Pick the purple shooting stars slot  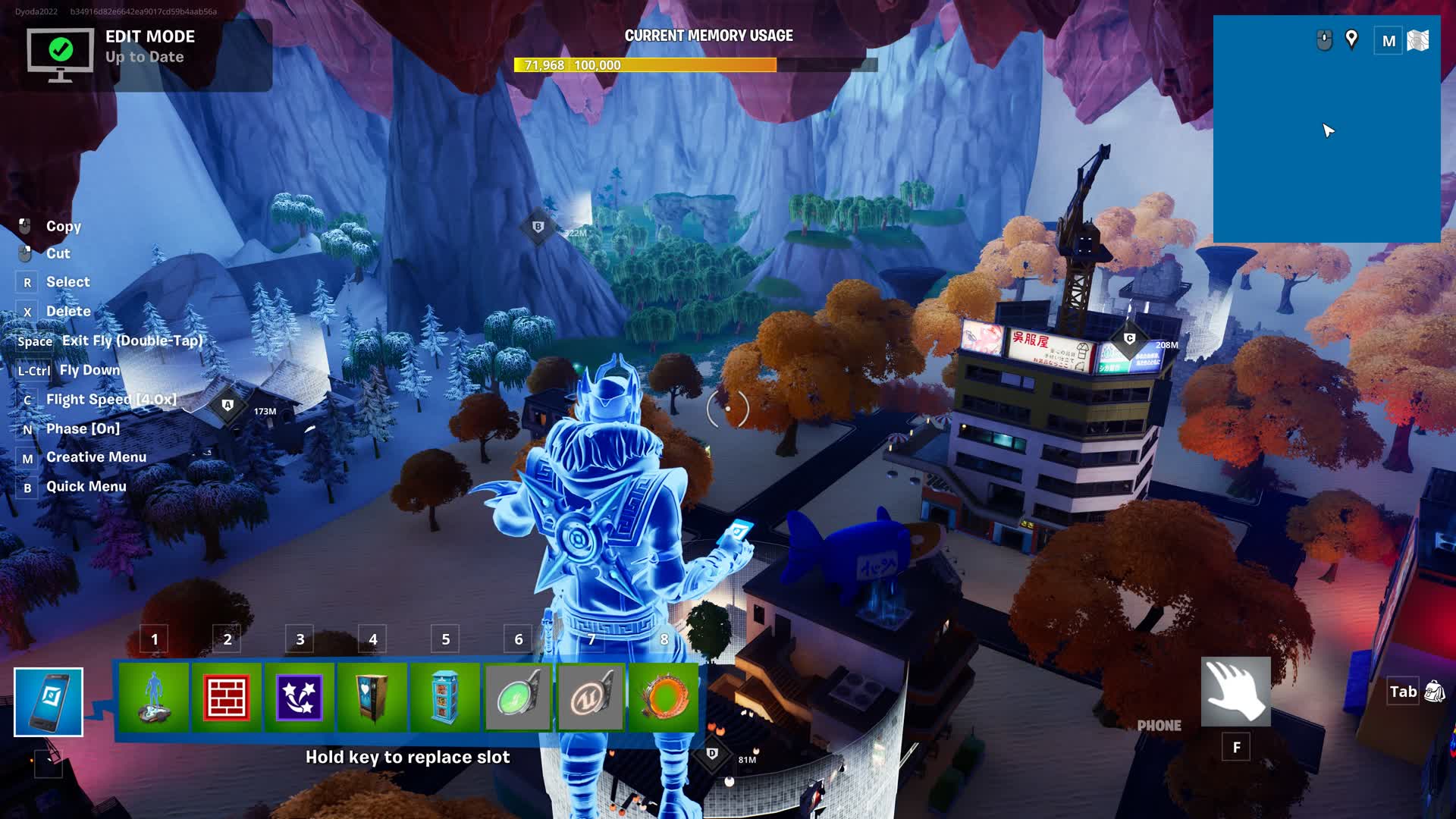(300, 697)
